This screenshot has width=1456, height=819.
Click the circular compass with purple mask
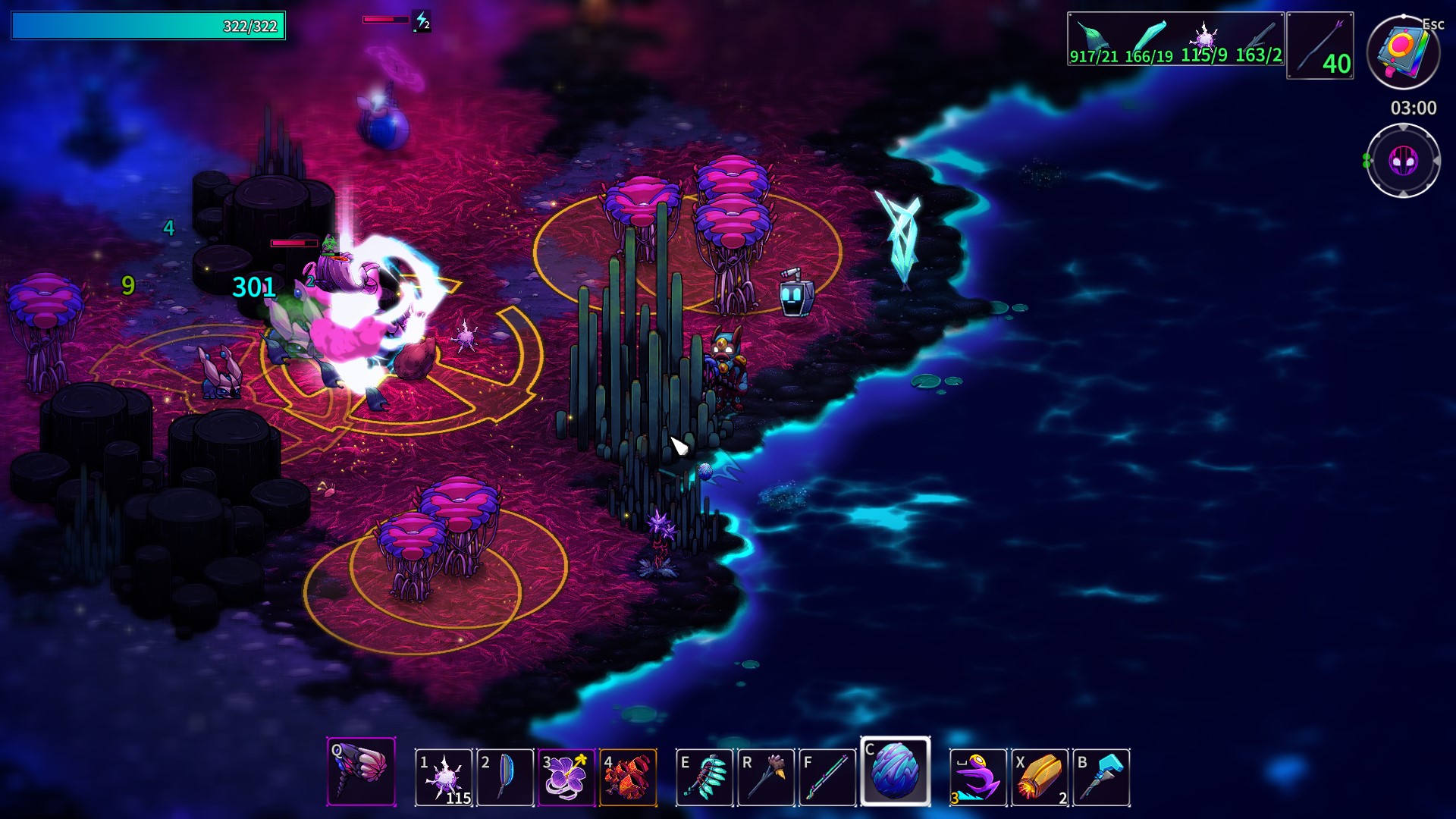click(x=1403, y=161)
